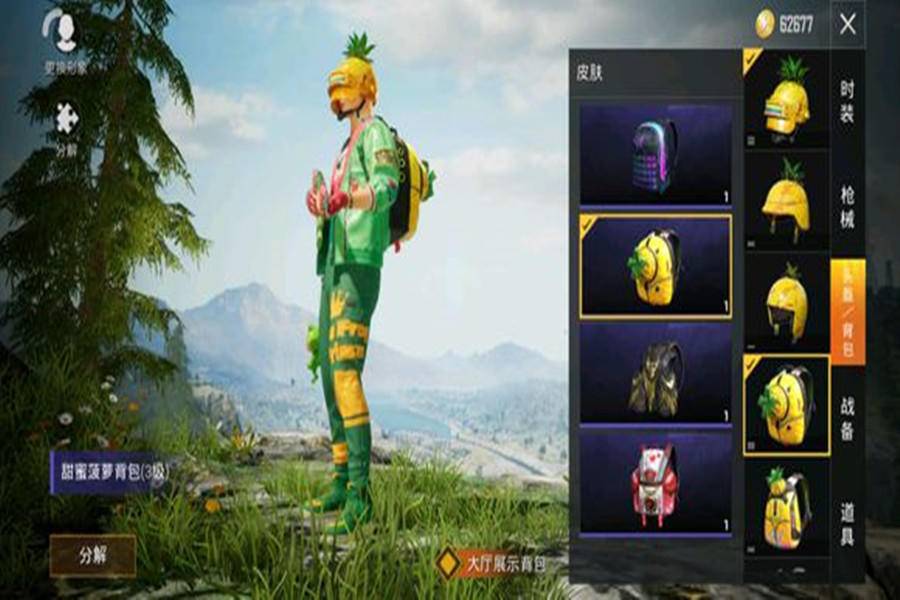Switch to the 时装 tab
The height and width of the screenshot is (600, 900).
click(847, 102)
